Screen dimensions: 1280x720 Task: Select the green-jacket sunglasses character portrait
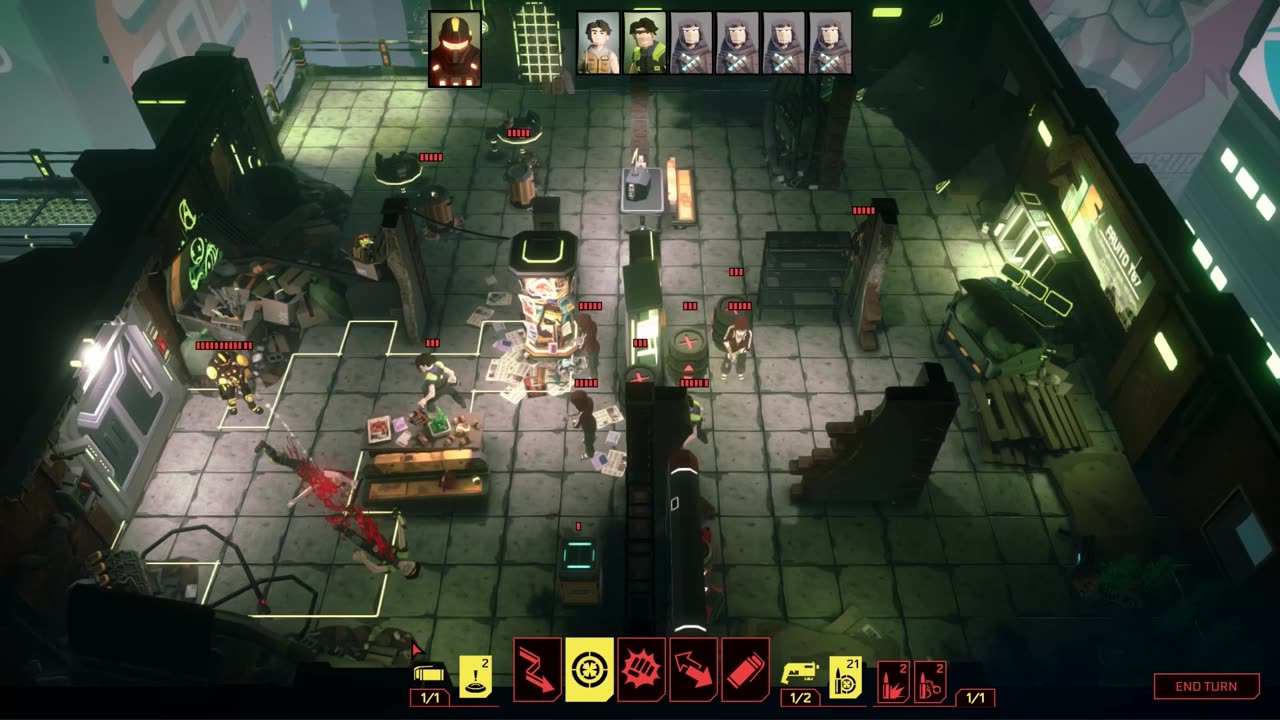645,43
